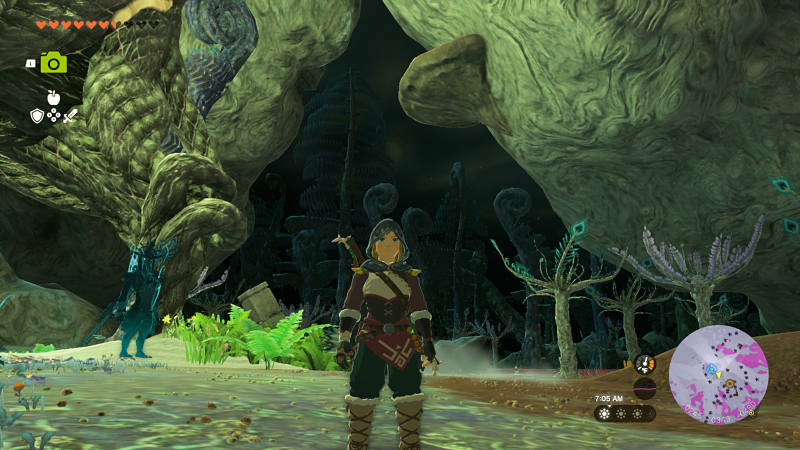Open the sword weapon quick-select
This screenshot has width=800, height=450.
pyautogui.click(x=71, y=116)
